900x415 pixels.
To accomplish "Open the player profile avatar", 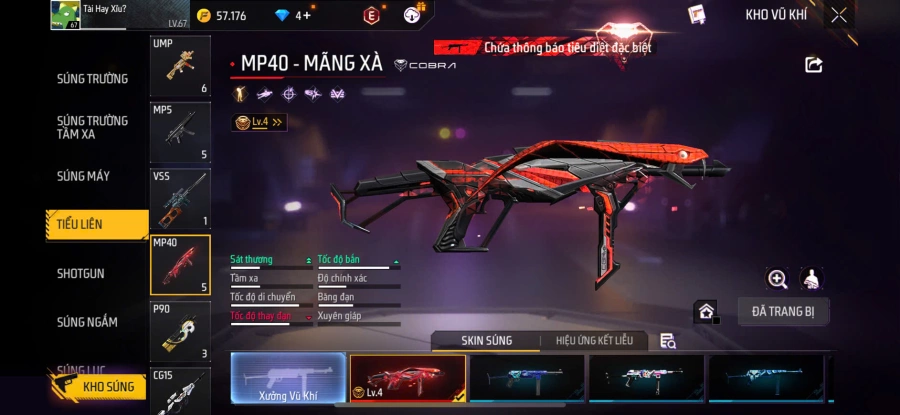I will (x=65, y=15).
